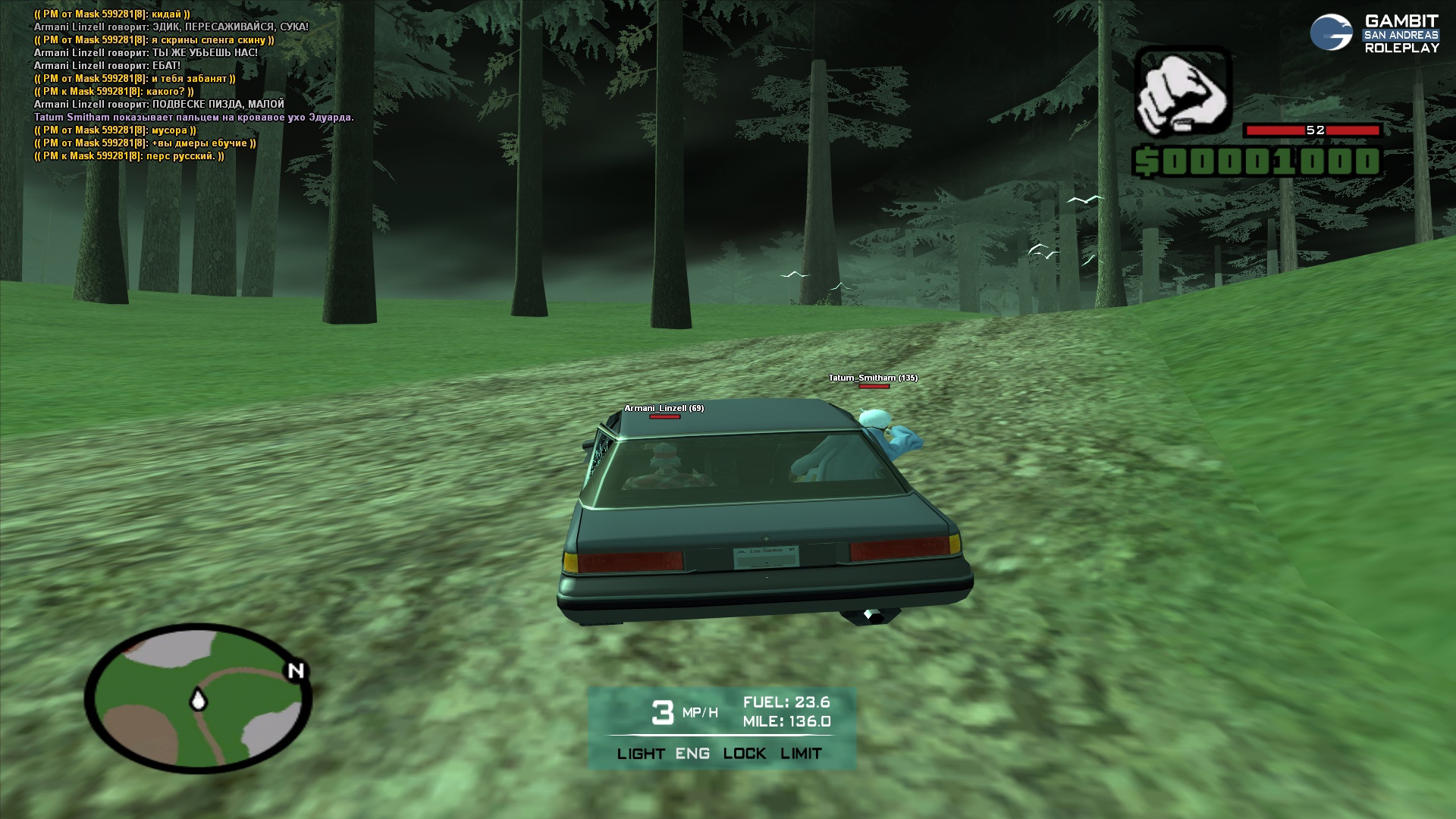
Task: Click the last PM chat line about "перс русский"
Action: [129, 156]
